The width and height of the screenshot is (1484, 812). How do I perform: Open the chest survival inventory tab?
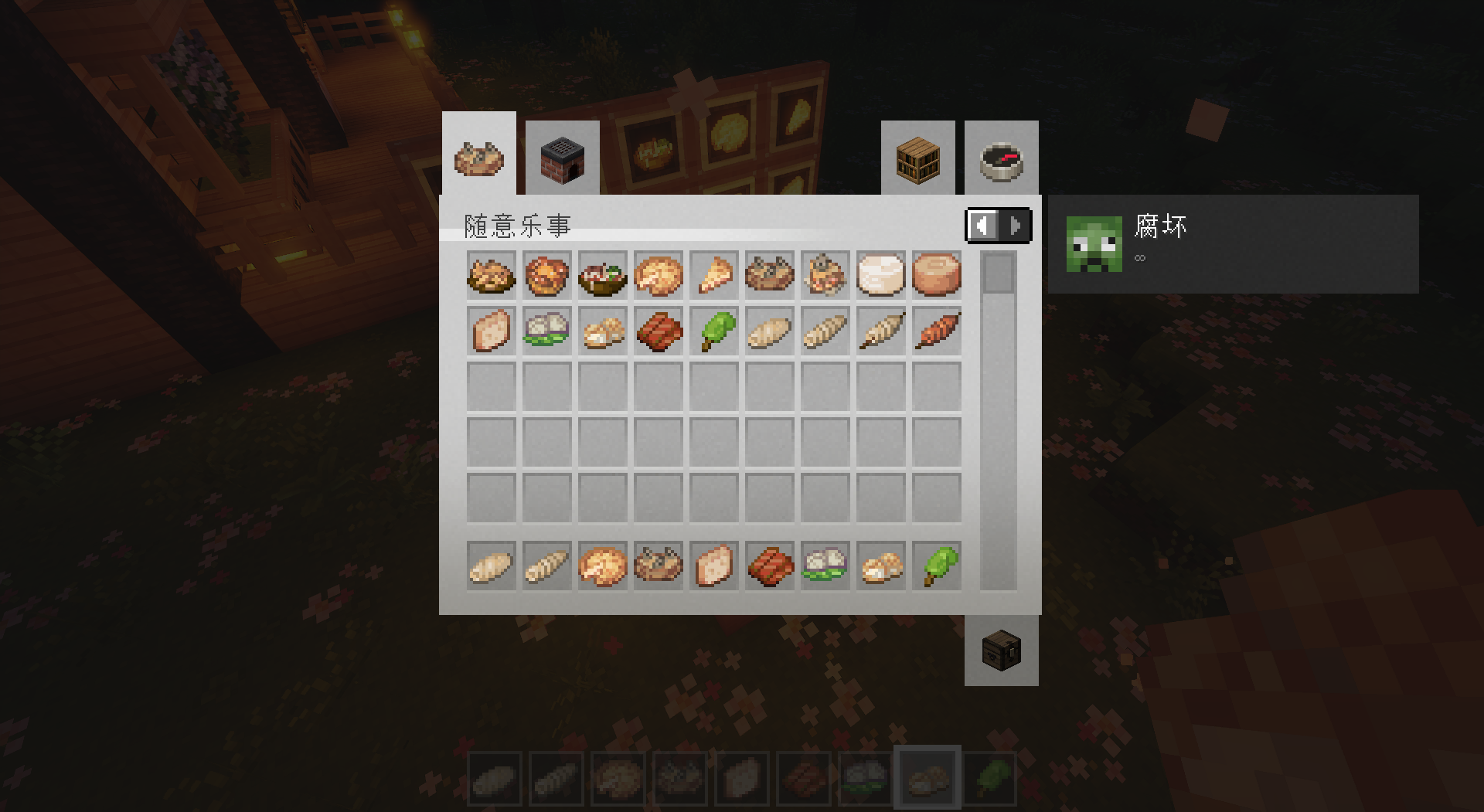(1001, 651)
